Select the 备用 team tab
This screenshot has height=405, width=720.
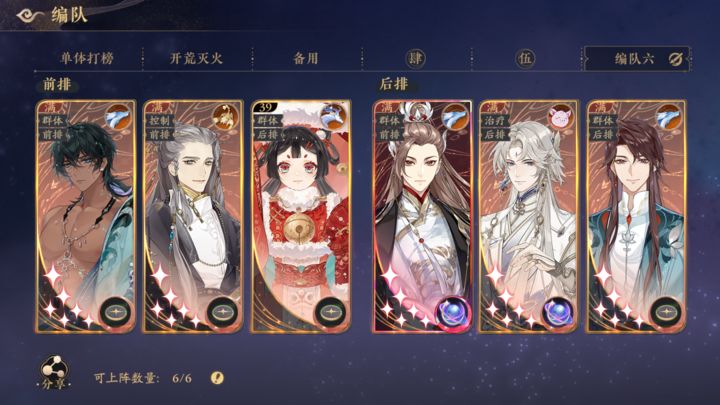[305, 58]
